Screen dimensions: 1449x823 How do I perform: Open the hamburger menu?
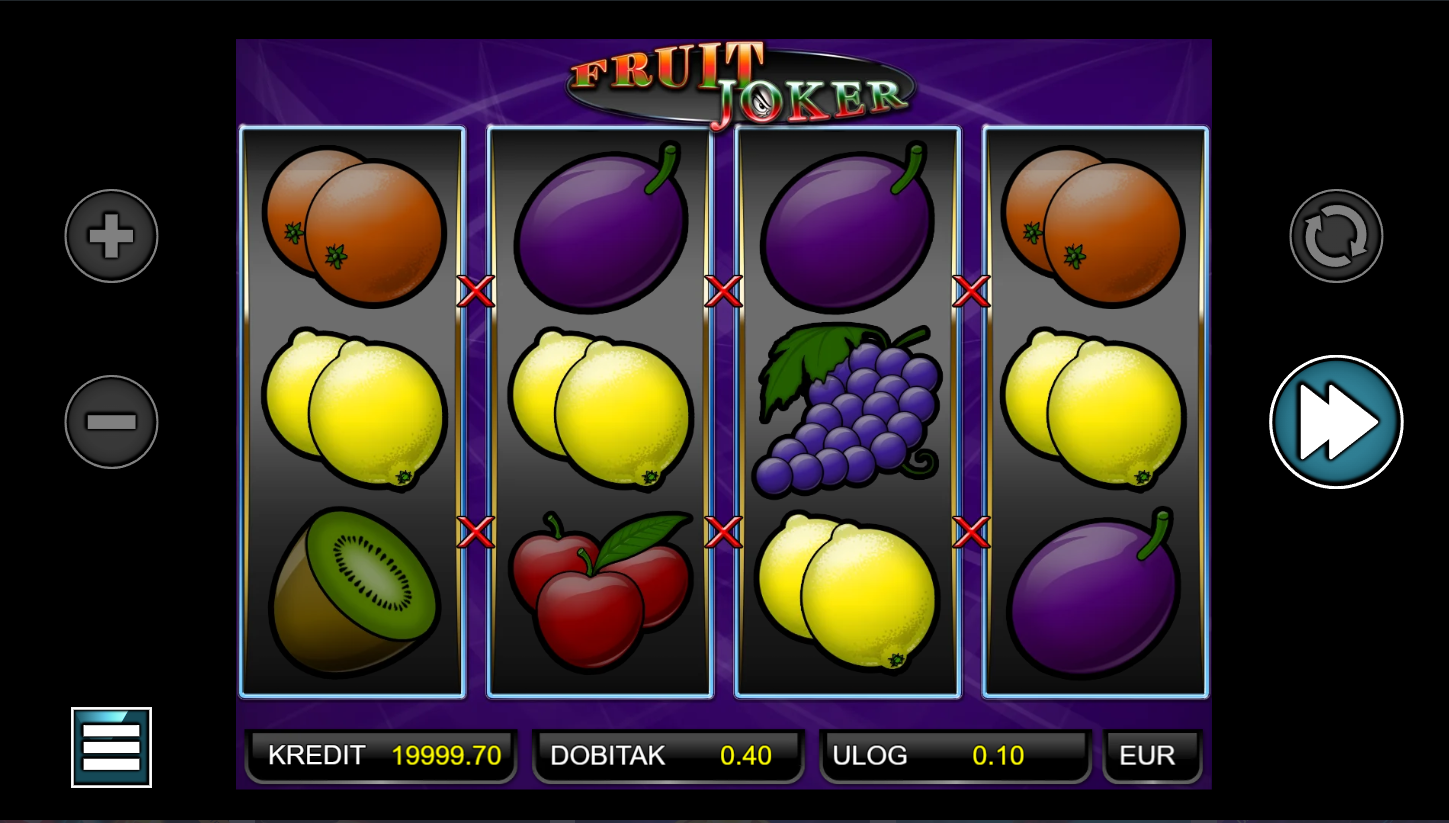pyautogui.click(x=111, y=747)
